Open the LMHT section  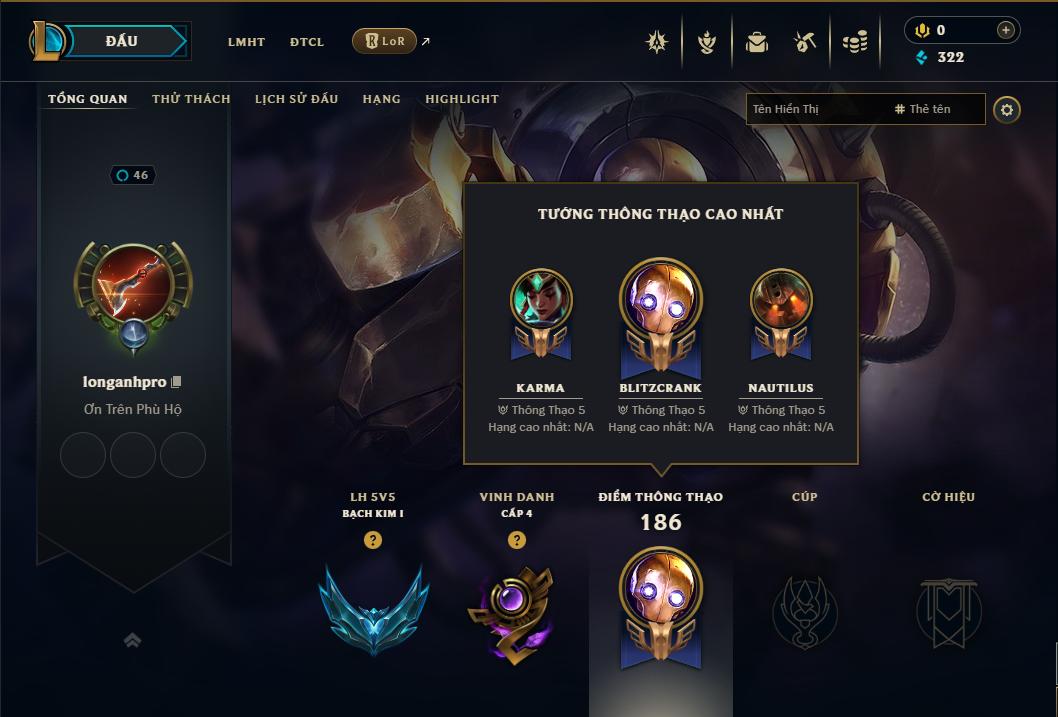[246, 42]
